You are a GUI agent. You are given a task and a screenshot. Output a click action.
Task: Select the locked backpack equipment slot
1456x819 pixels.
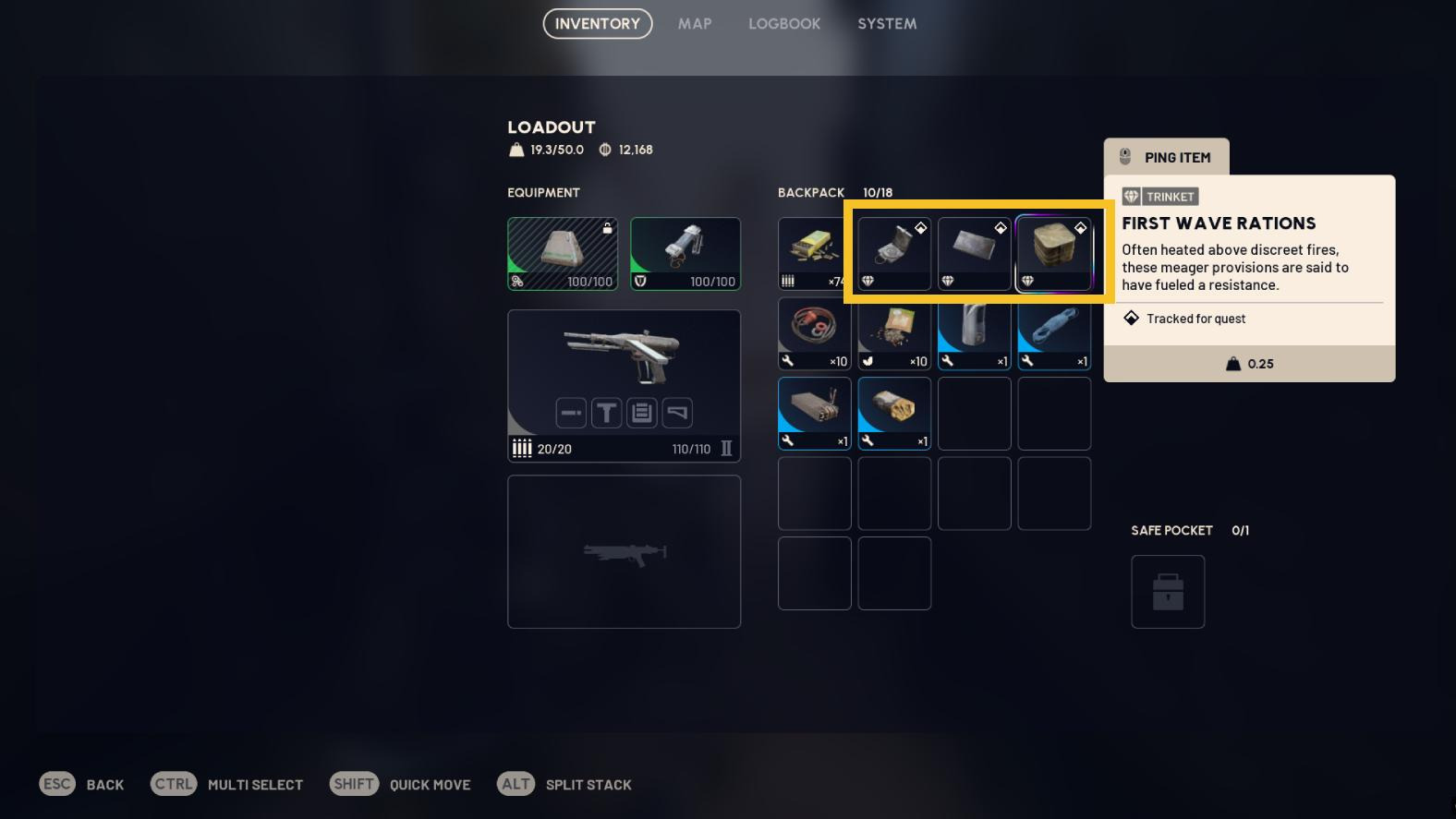[x=563, y=254]
